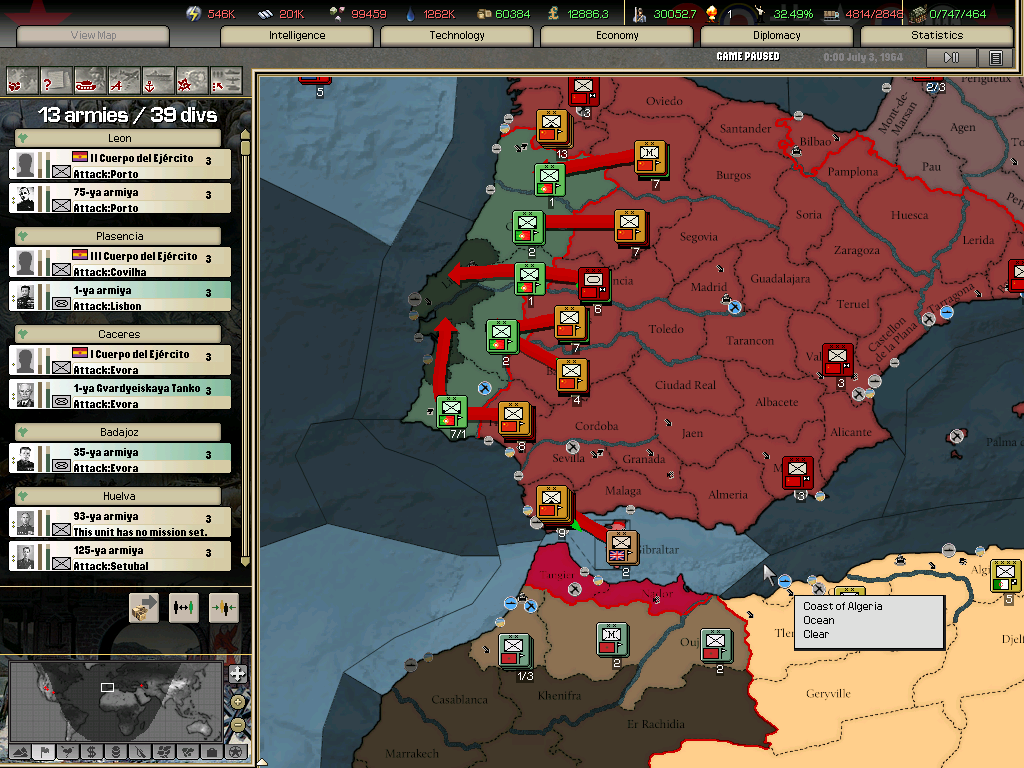
Task: Switch to the economic dollar-sign map mode
Action: 91,751
